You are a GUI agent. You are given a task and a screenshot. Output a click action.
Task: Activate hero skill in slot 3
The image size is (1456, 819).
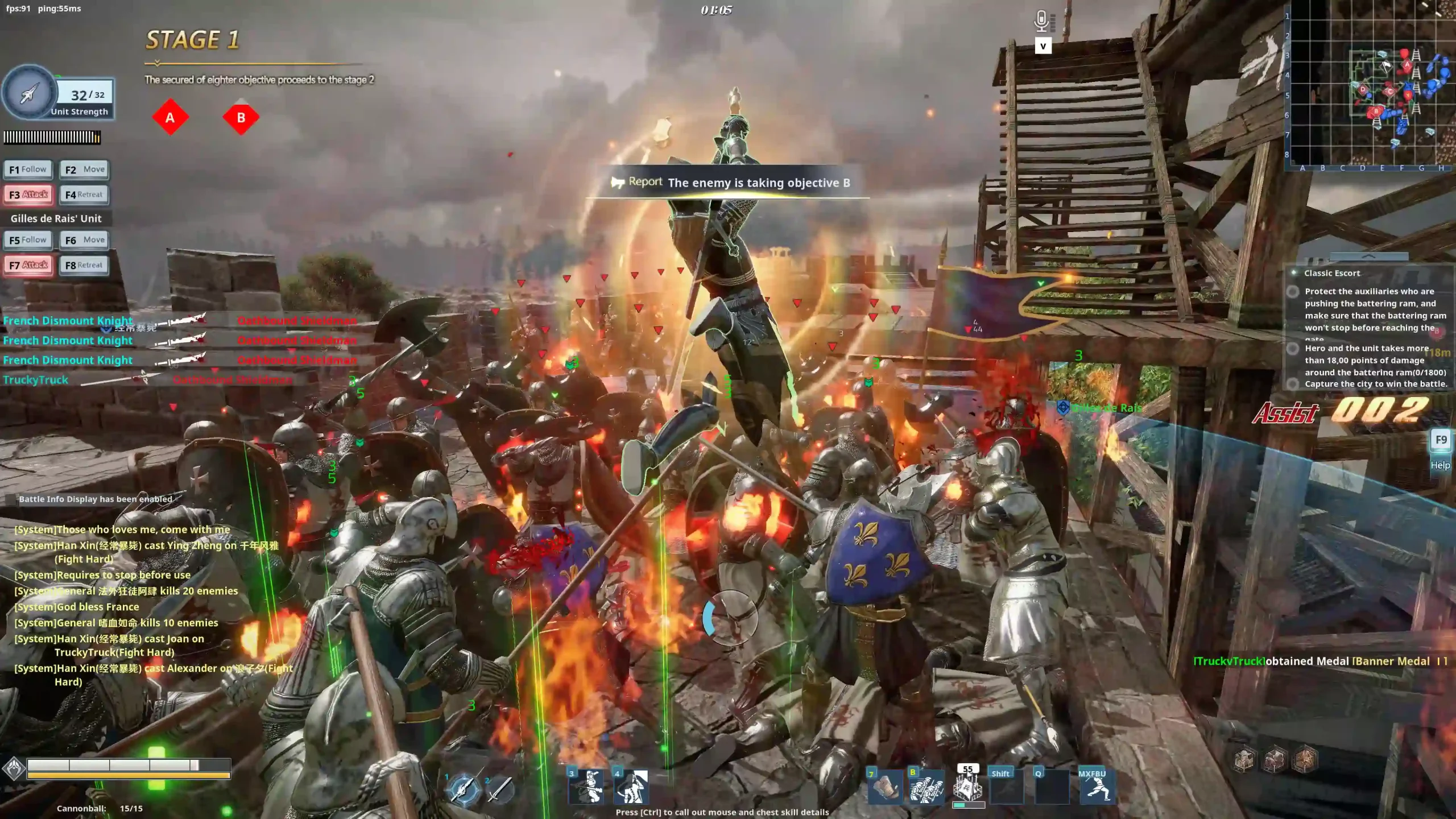587,787
